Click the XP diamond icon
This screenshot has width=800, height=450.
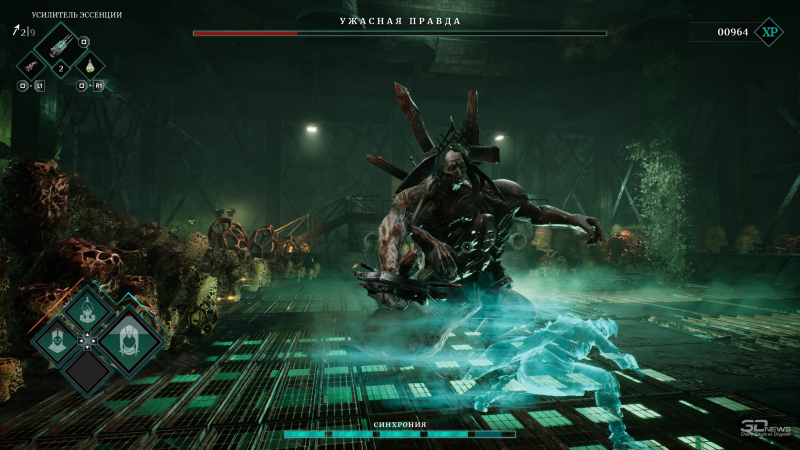[x=769, y=32]
